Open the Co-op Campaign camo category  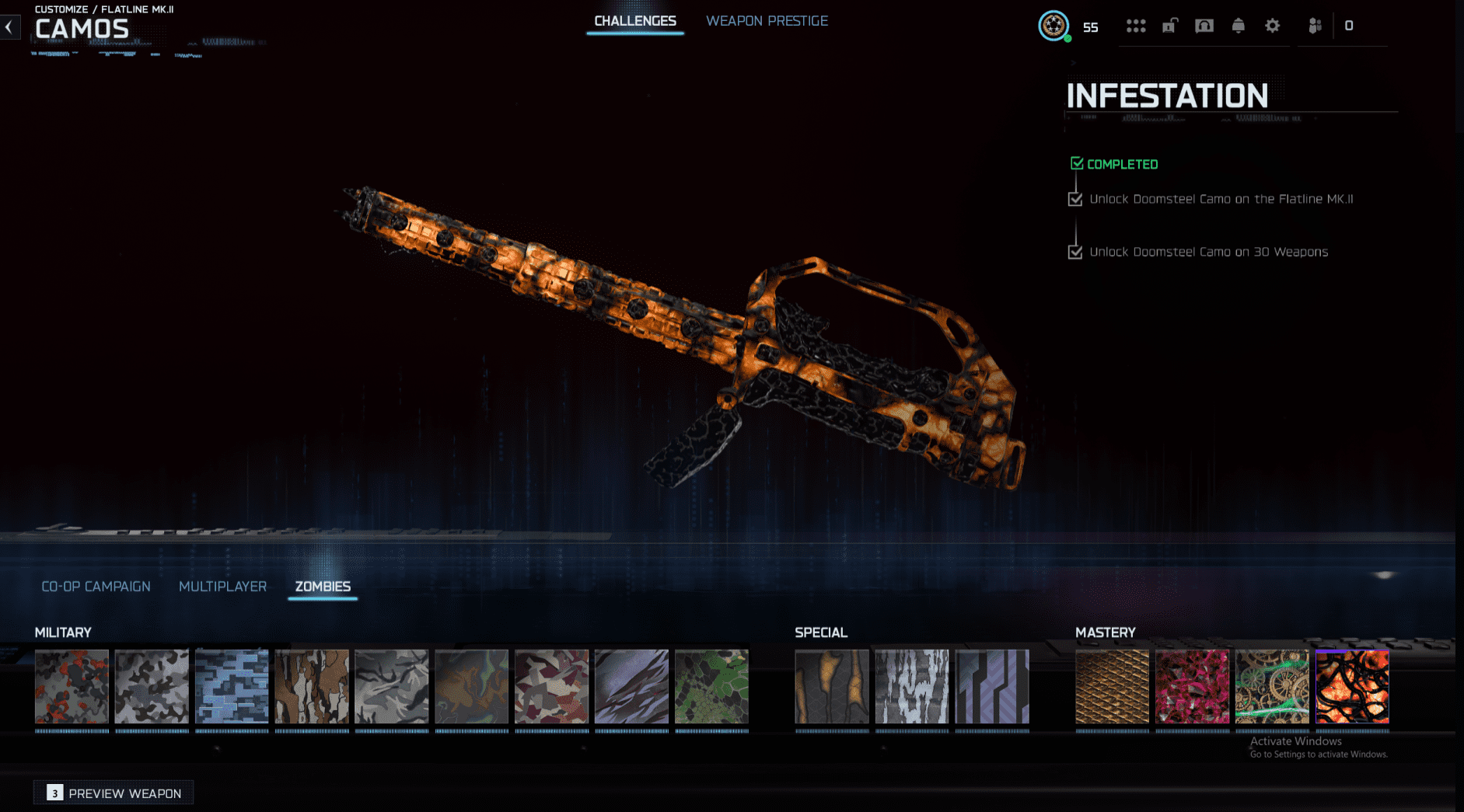coord(96,587)
